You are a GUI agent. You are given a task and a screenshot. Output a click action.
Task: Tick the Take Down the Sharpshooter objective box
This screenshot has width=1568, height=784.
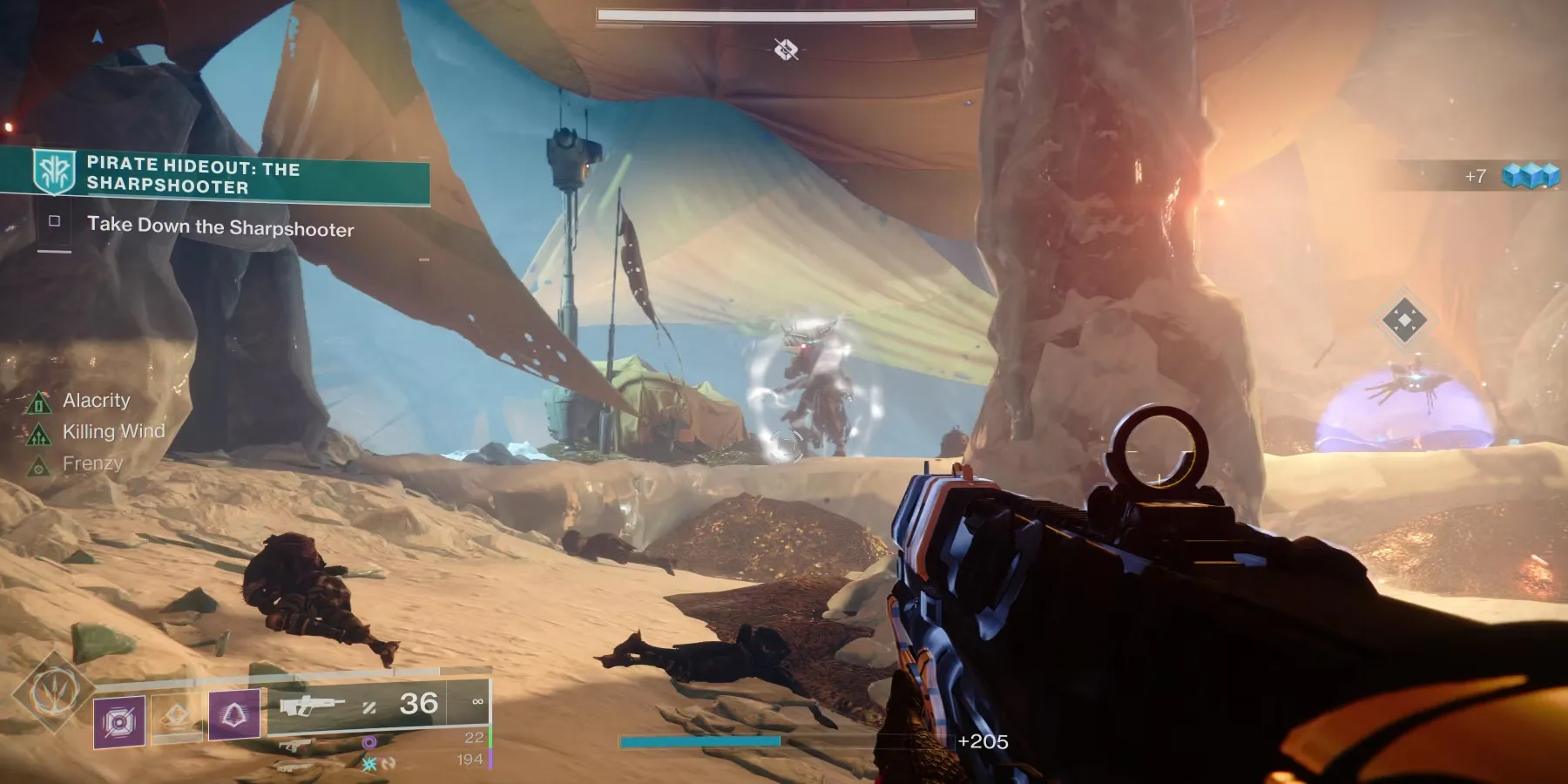54,221
